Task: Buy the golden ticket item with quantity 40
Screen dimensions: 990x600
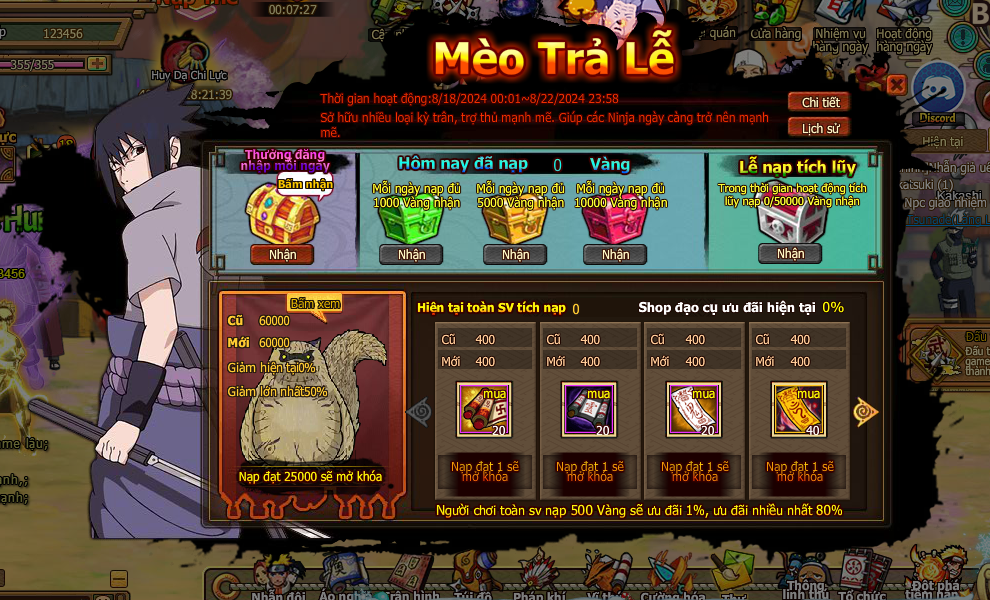Action: [799, 410]
